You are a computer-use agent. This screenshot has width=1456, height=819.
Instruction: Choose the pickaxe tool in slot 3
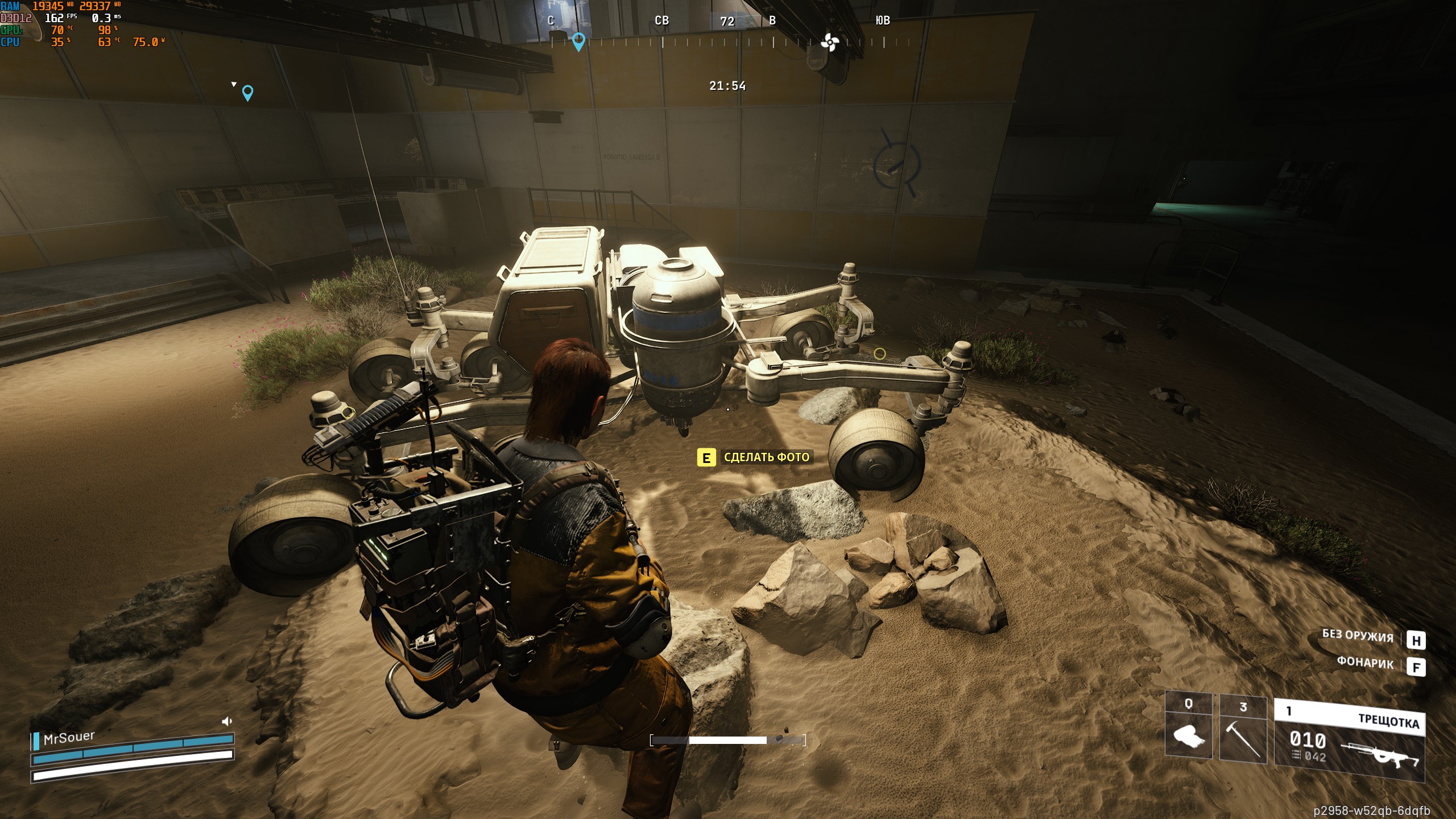point(1243,730)
